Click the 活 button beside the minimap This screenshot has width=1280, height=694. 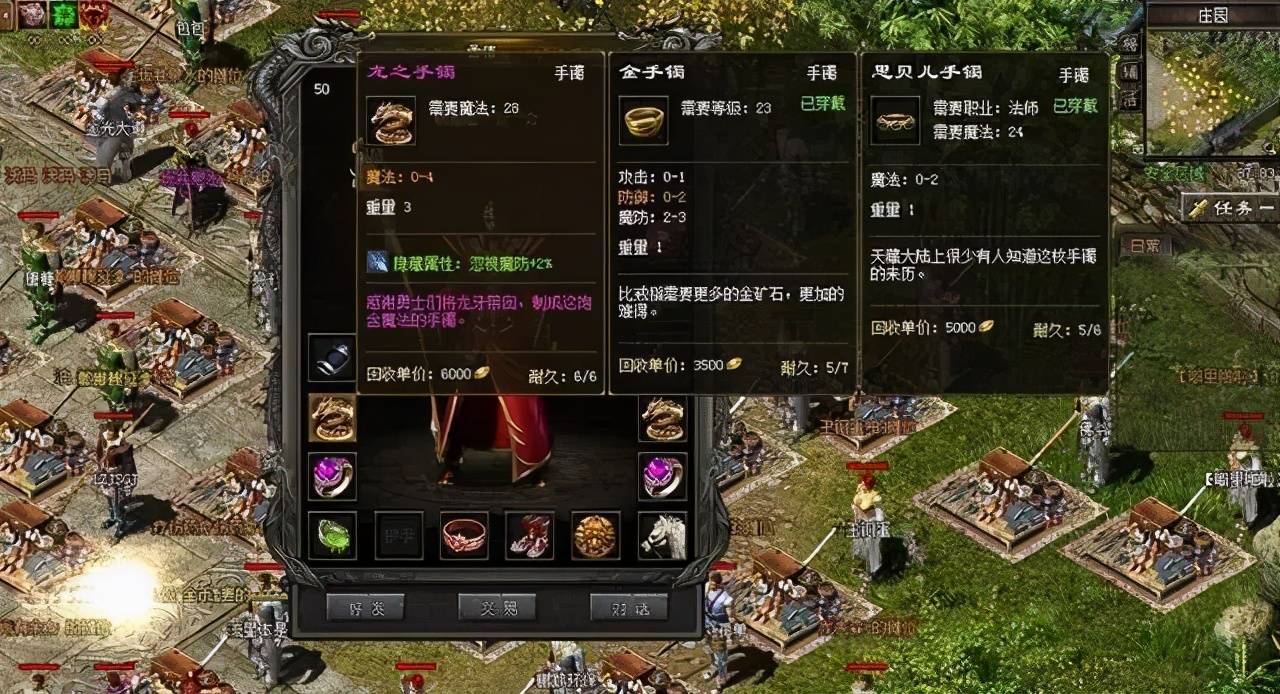click(1129, 97)
